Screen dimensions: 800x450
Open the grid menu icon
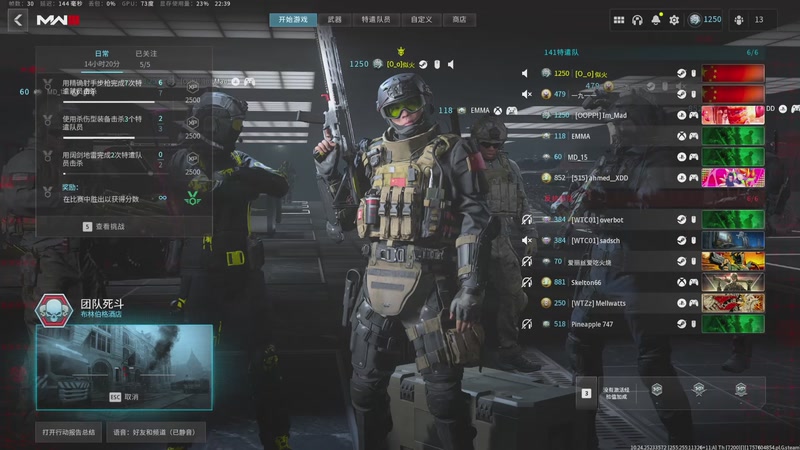619,20
